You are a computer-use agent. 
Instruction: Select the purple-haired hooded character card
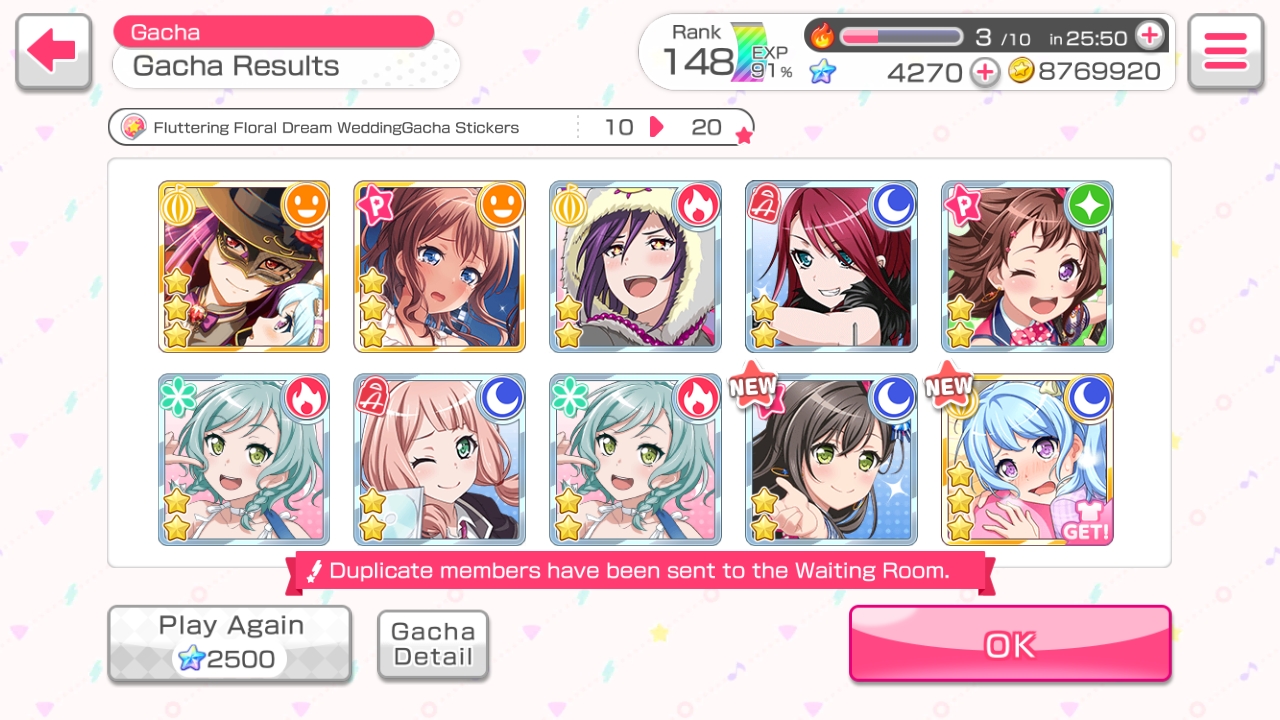click(x=635, y=267)
